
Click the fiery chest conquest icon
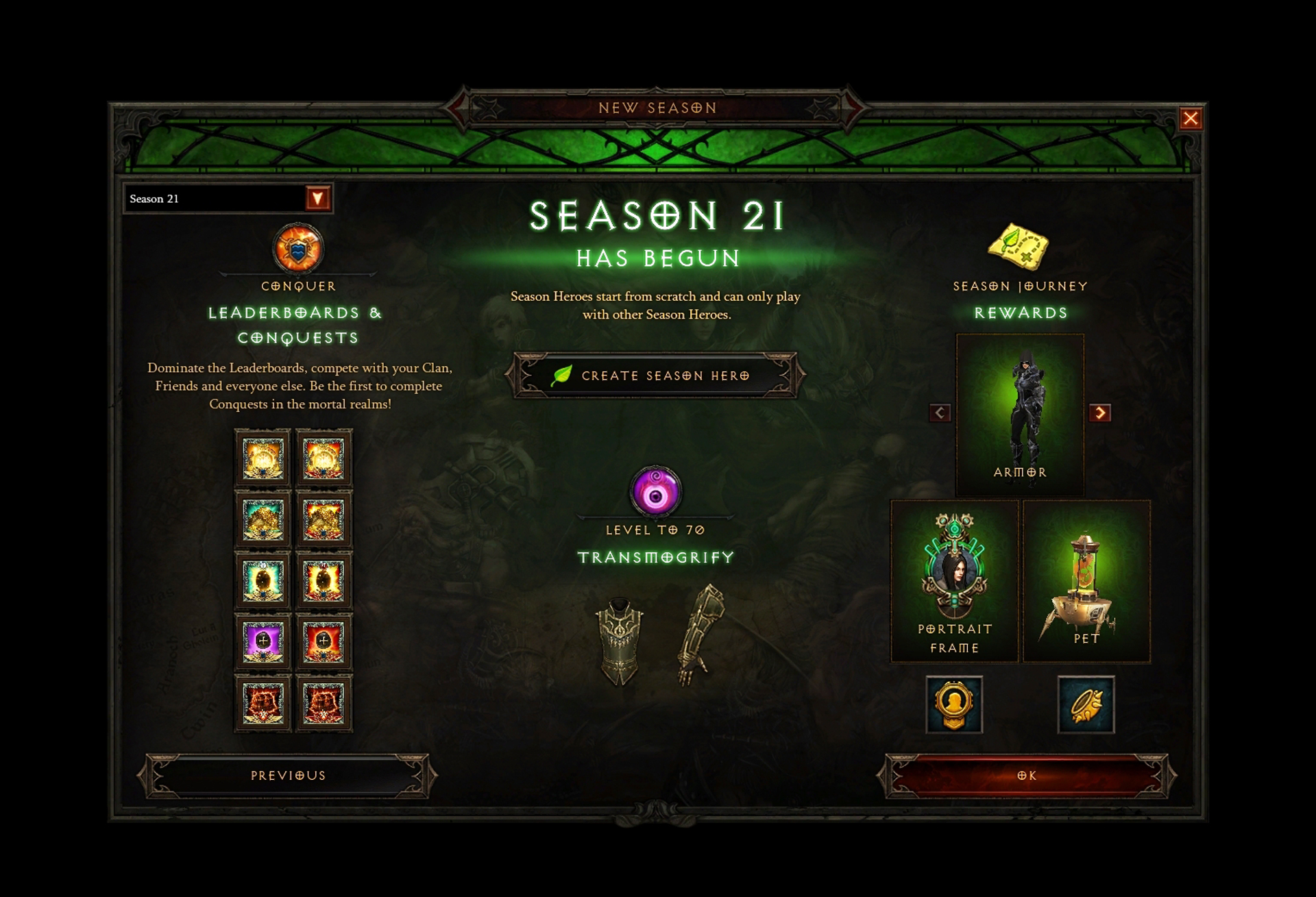(x=263, y=702)
